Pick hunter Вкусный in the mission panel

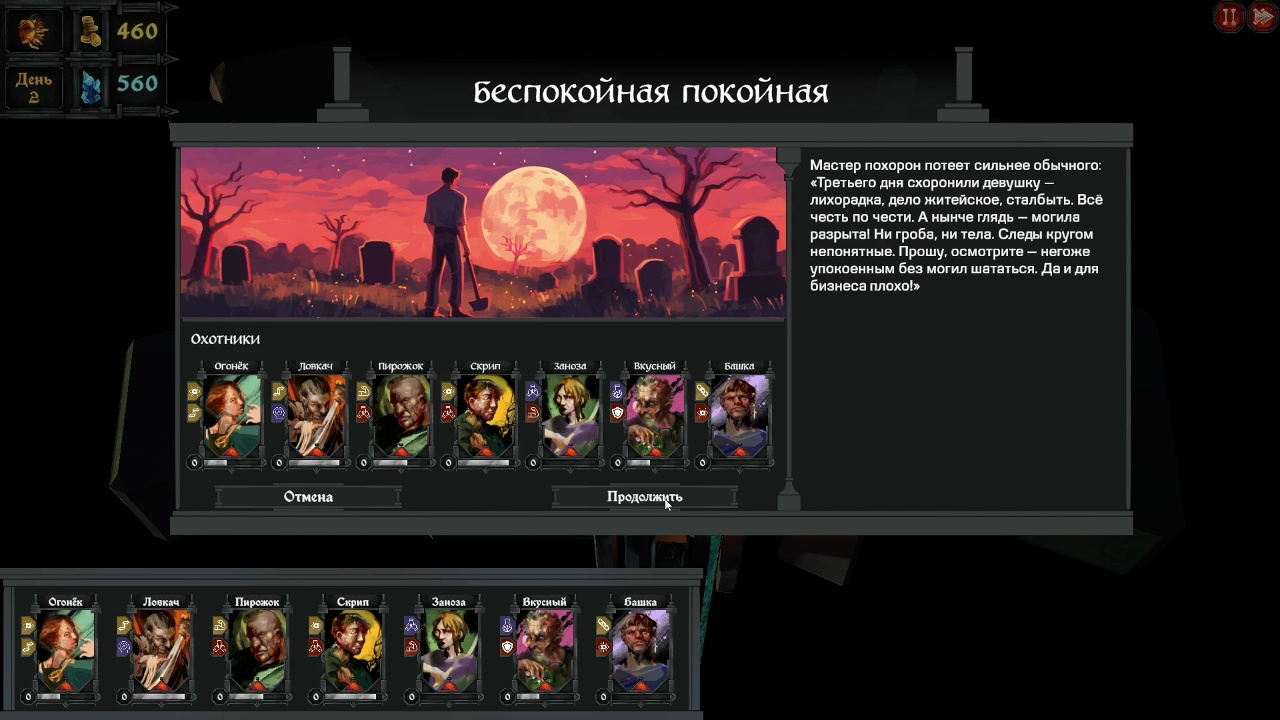(x=655, y=416)
